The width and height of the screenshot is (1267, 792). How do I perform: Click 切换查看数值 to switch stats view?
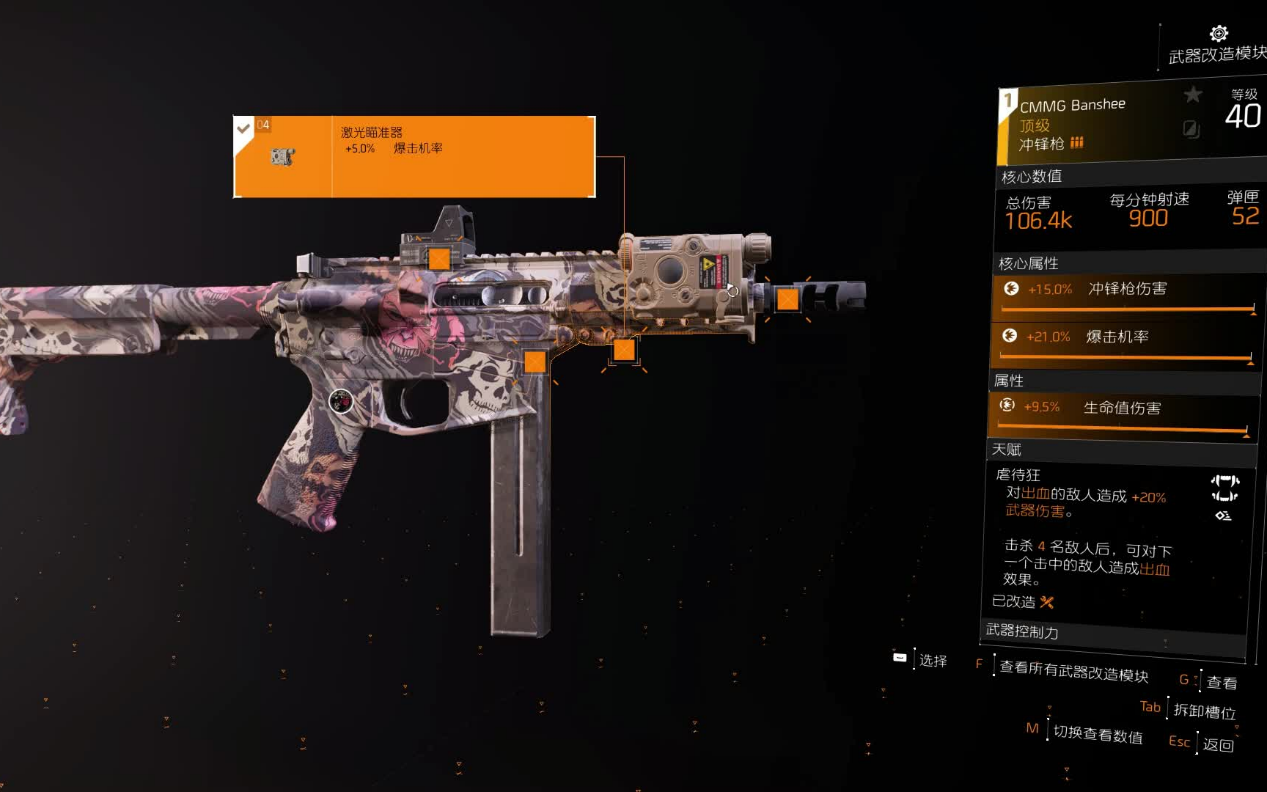coord(1097,735)
